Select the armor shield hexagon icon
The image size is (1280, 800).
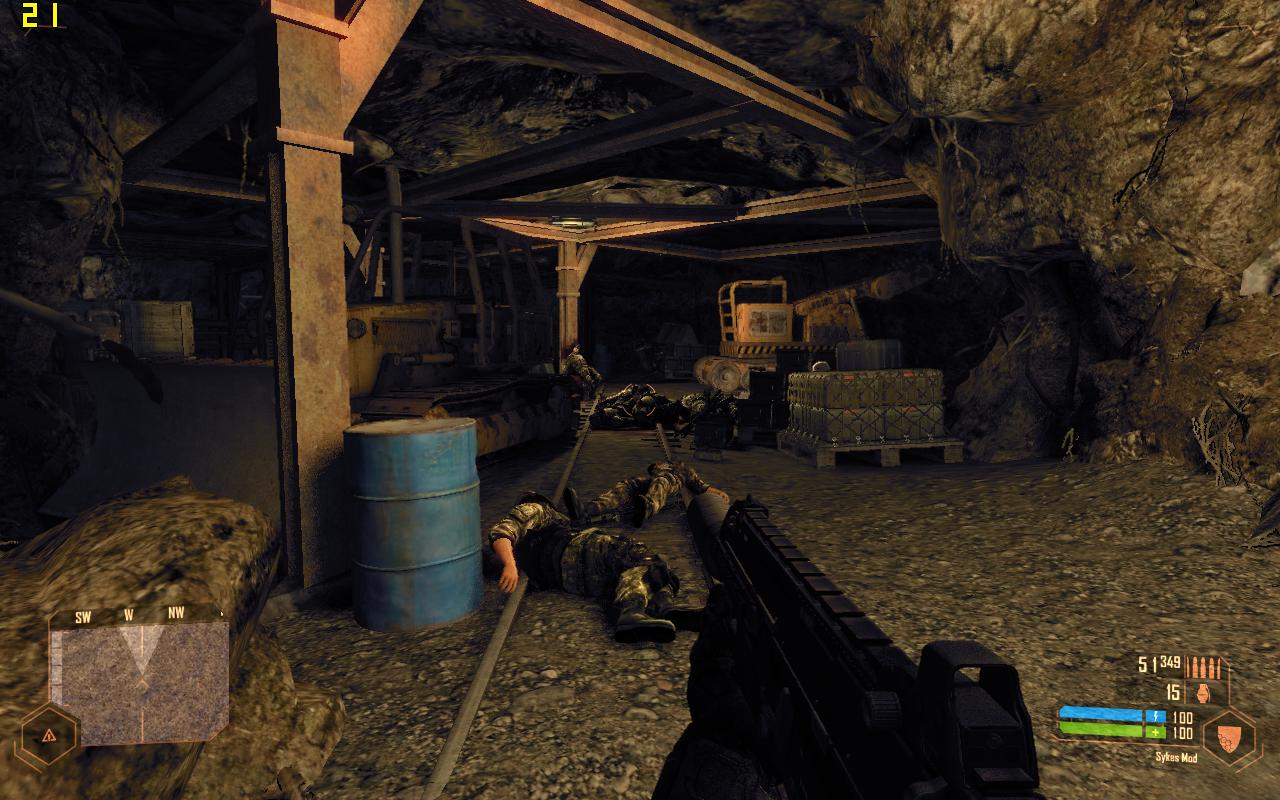click(x=1228, y=737)
